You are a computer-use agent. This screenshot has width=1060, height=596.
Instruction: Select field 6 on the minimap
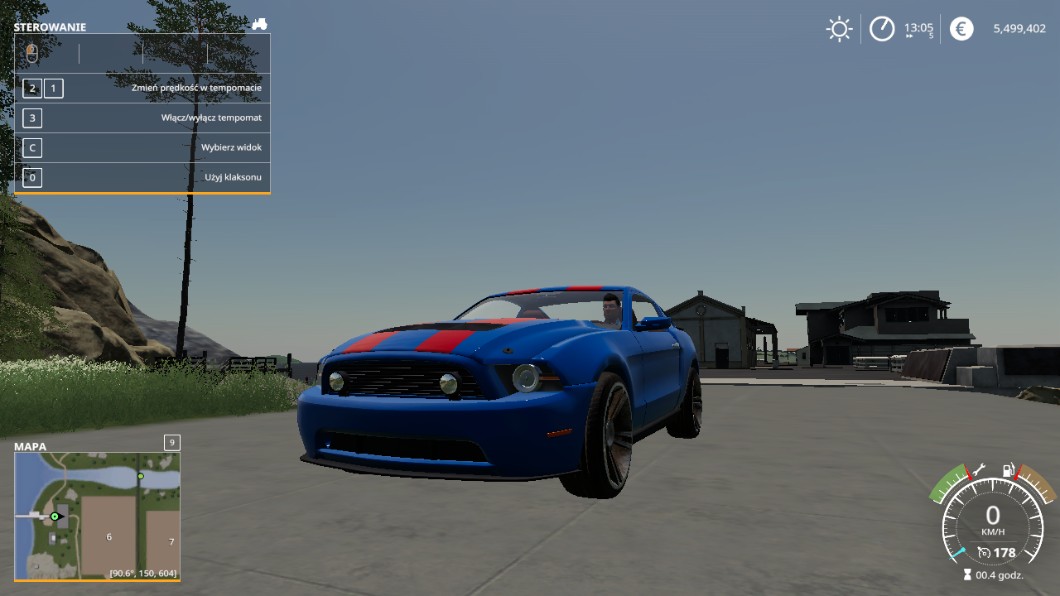click(109, 536)
